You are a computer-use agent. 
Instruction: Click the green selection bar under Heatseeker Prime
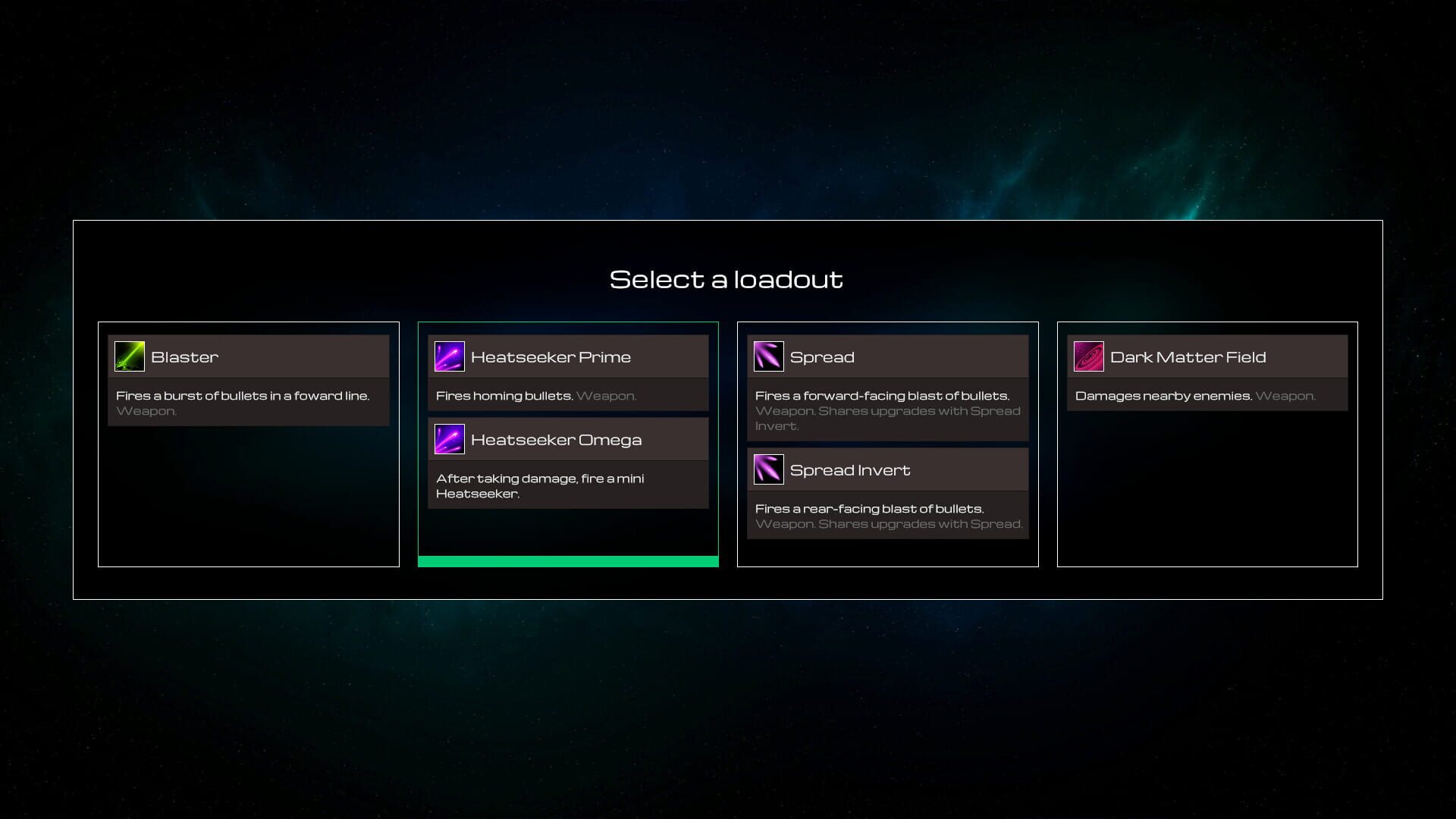coord(568,561)
